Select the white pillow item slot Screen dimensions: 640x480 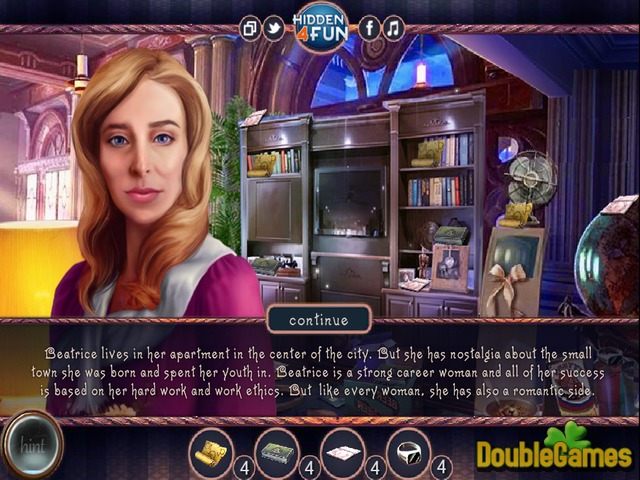343,451
